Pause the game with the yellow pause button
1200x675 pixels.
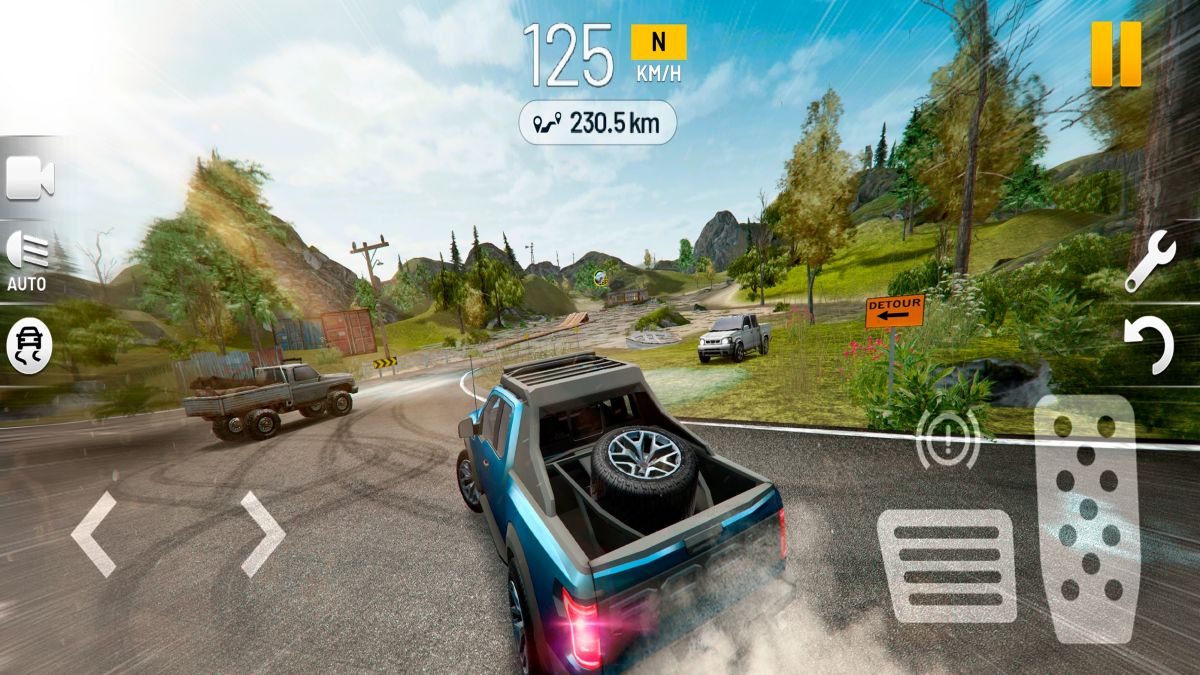click(1116, 53)
